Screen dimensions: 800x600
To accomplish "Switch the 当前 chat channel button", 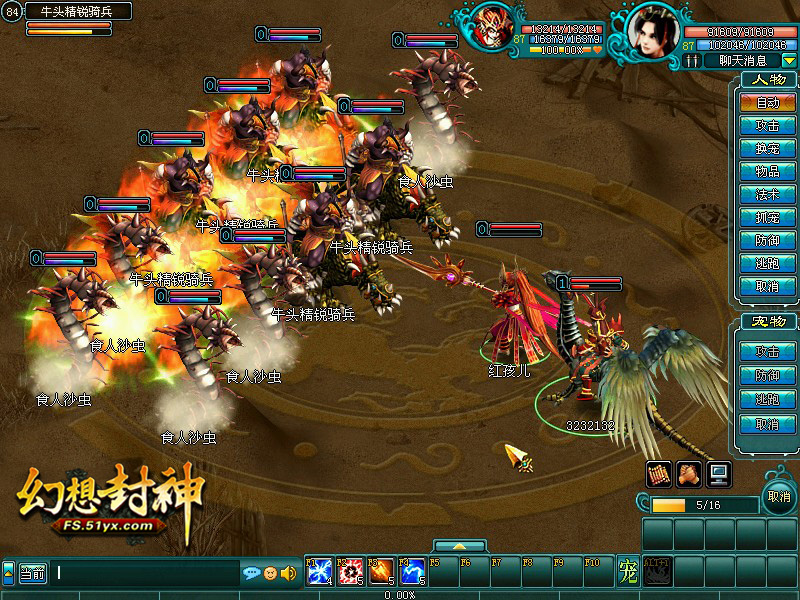I will point(32,573).
